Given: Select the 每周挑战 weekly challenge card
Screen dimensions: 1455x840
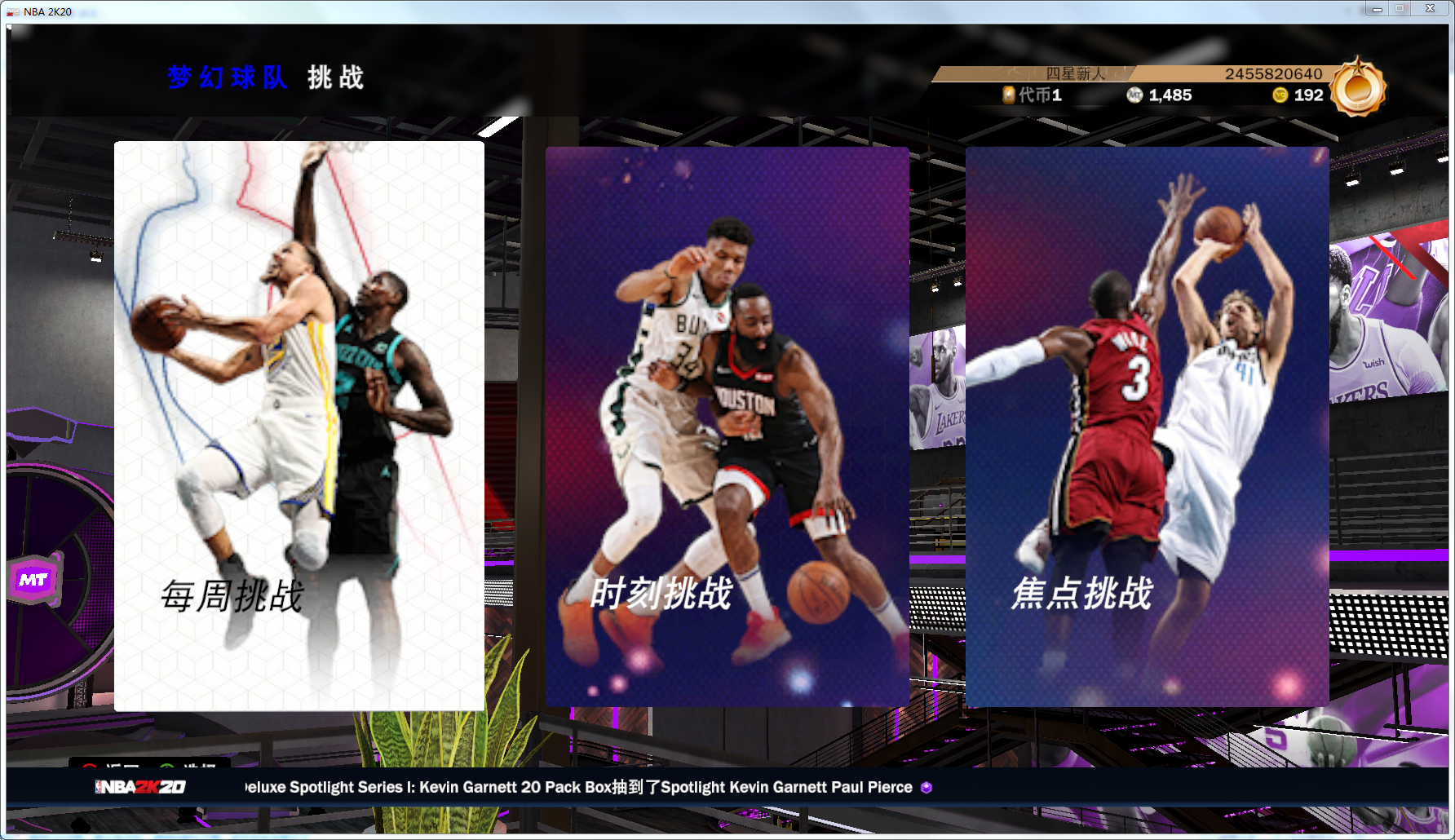Looking at the screenshot, I should pyautogui.click(x=299, y=424).
